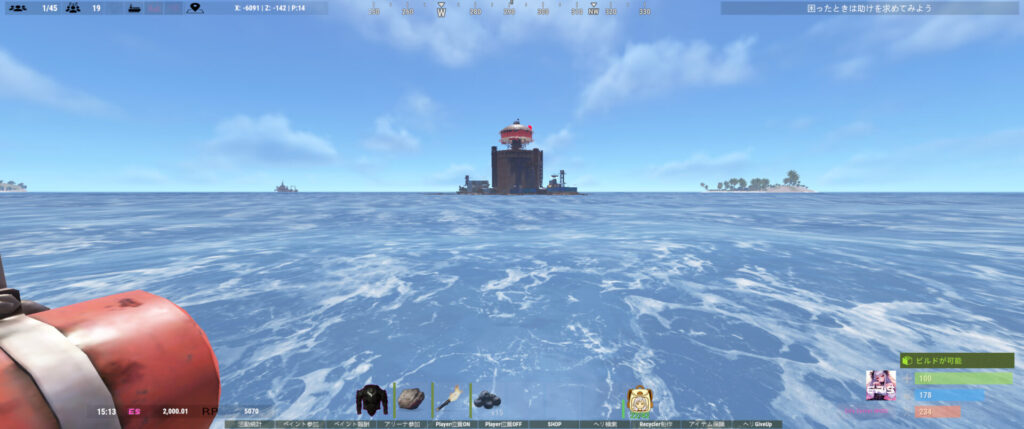The height and width of the screenshot is (429, 1024).
Task: Click the anime server logo thumbnail
Action: point(880,385)
